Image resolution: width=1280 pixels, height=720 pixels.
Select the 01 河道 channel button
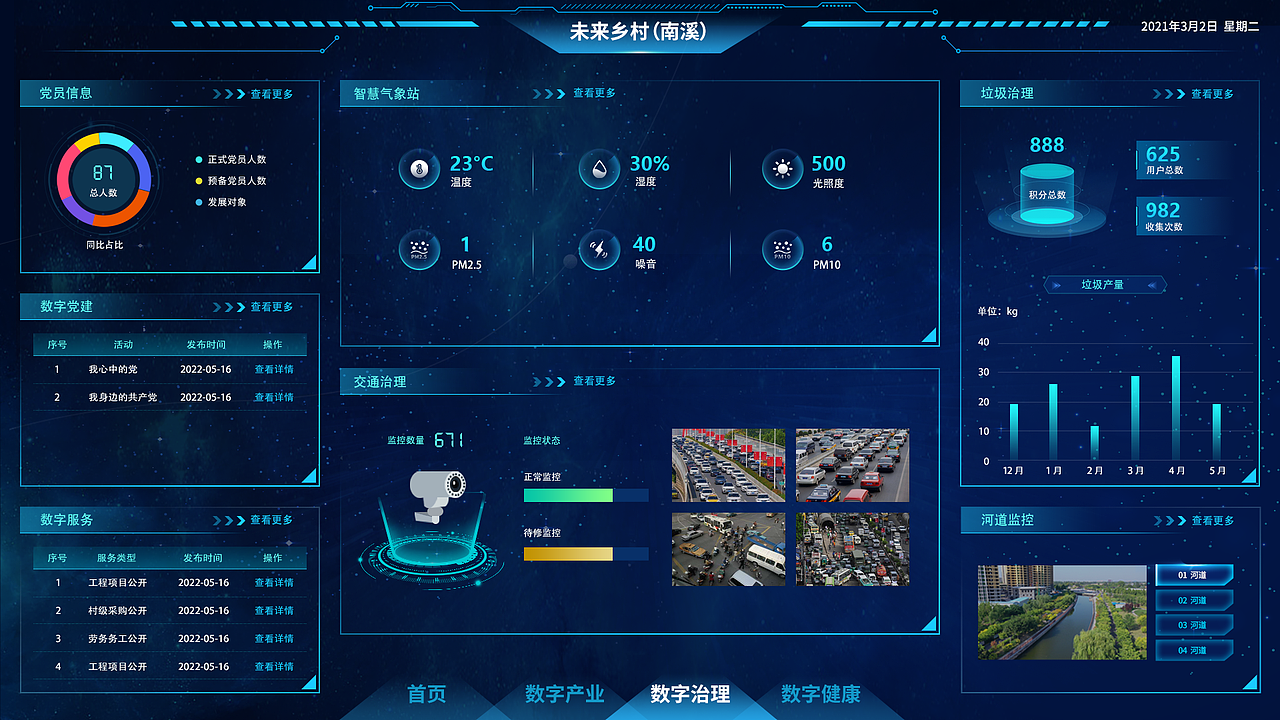pos(1195,575)
